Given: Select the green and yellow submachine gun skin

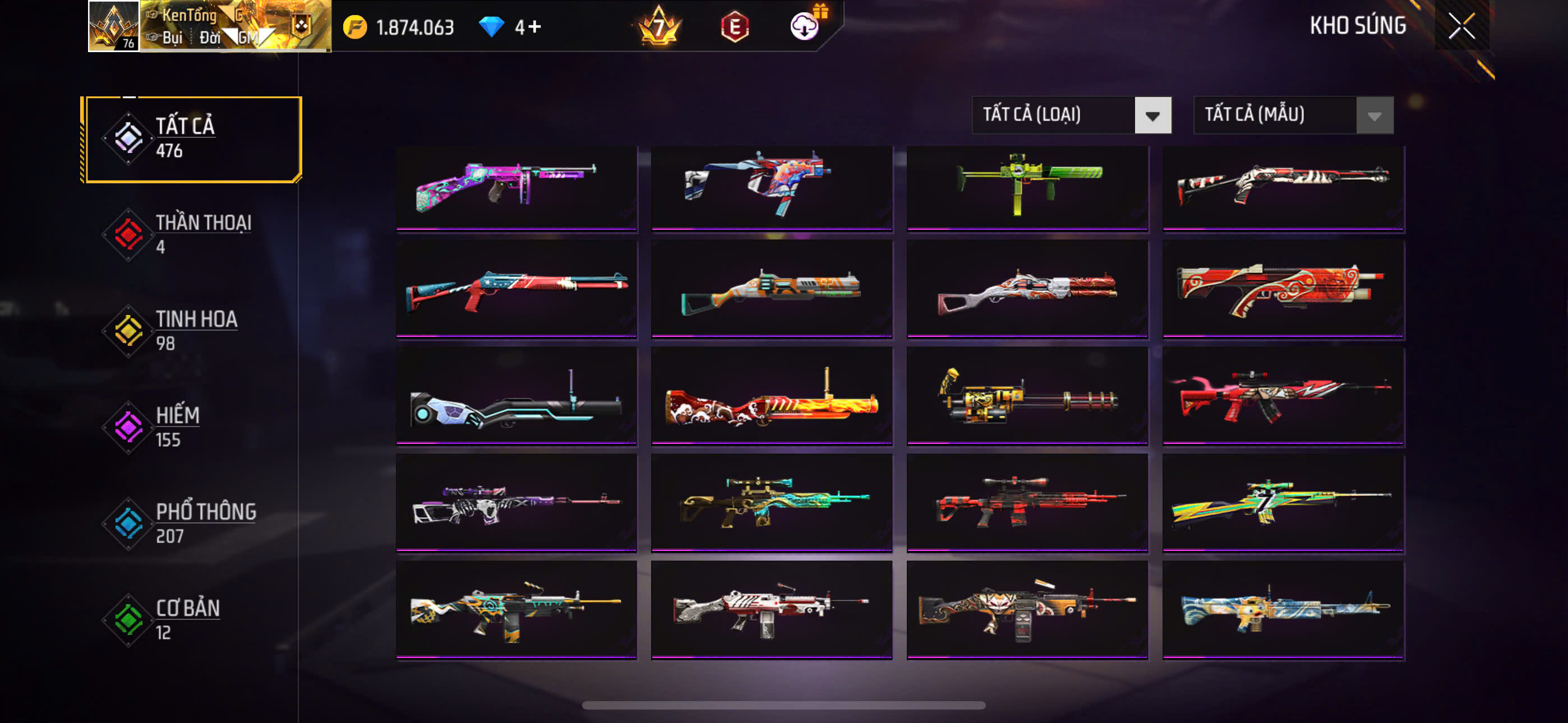Looking at the screenshot, I should tap(1027, 187).
